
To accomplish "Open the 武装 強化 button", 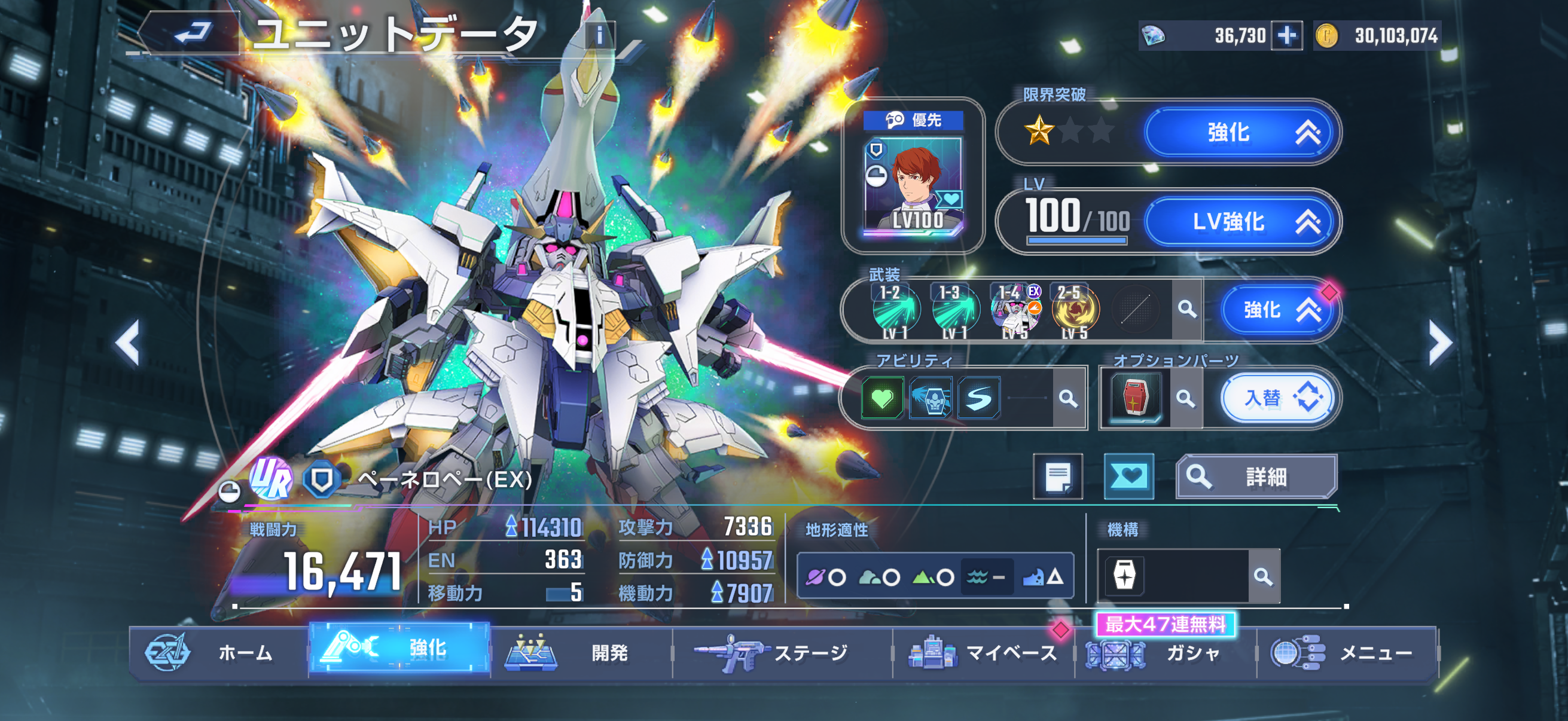I will (1279, 310).
